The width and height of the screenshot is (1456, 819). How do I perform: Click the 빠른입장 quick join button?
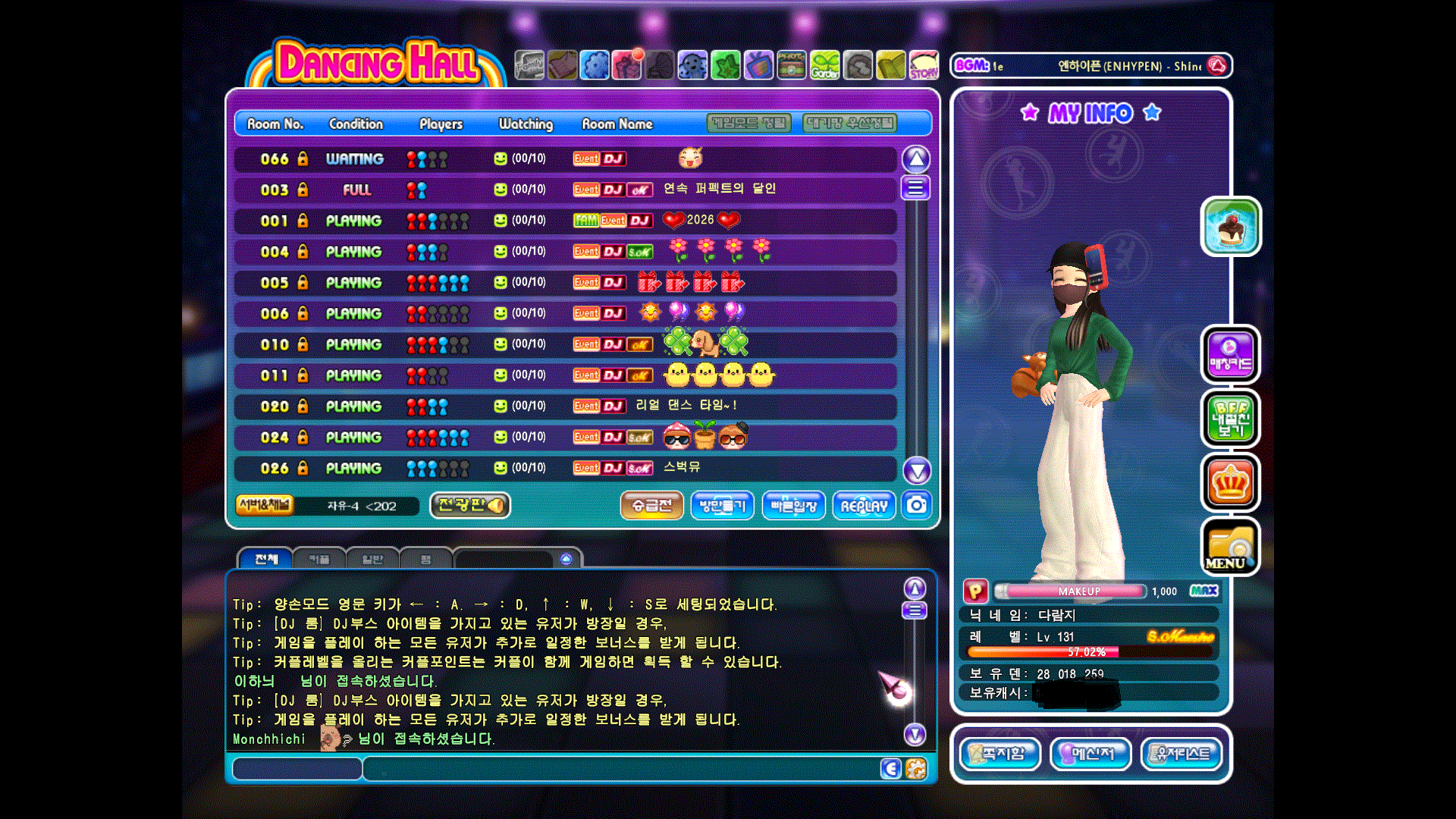(793, 506)
